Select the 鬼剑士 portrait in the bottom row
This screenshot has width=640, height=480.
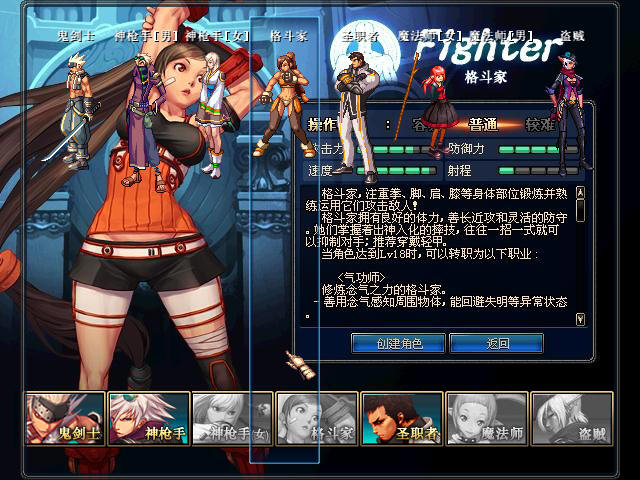[65, 418]
